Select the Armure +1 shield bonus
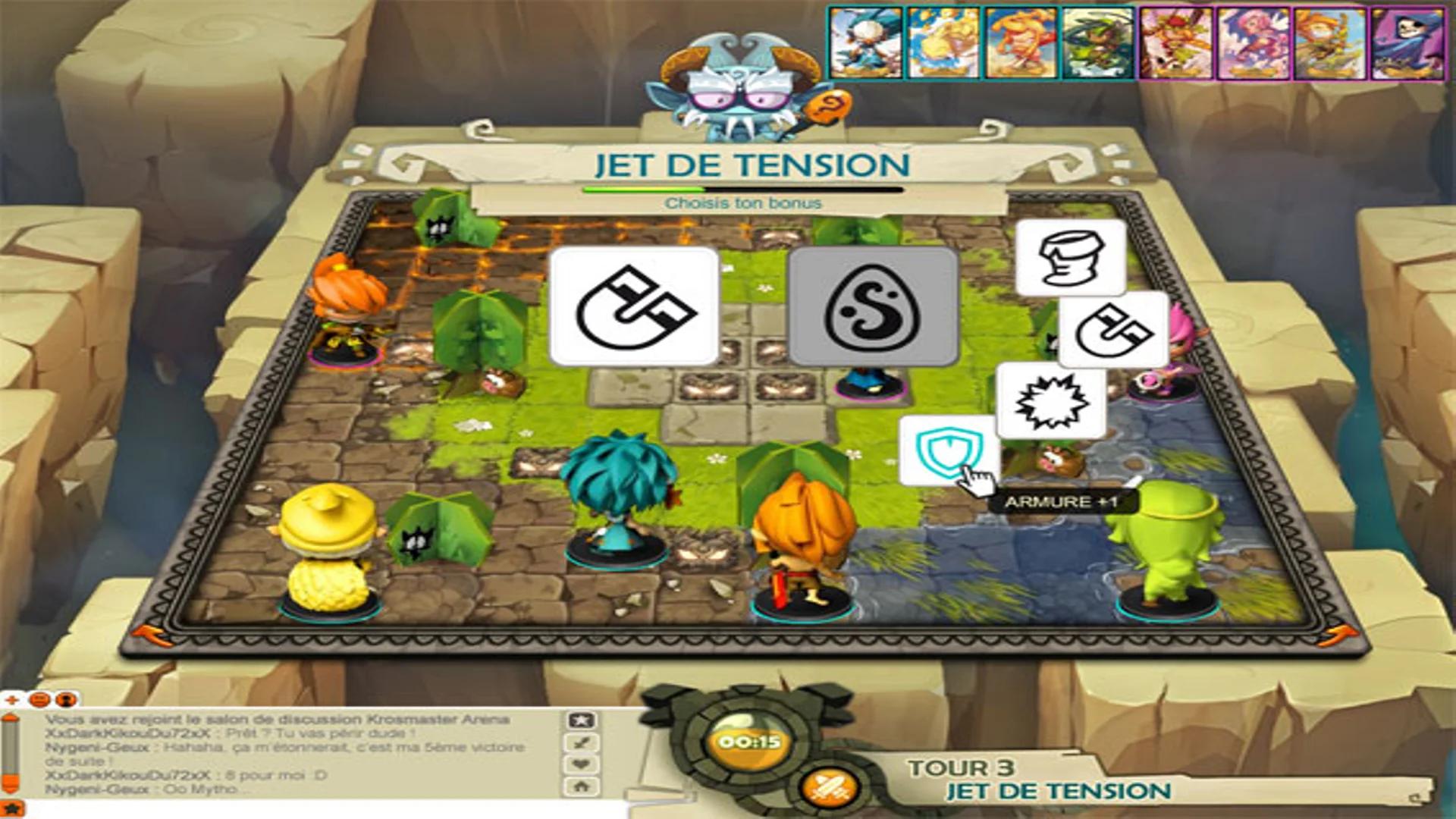 pyautogui.click(x=948, y=453)
